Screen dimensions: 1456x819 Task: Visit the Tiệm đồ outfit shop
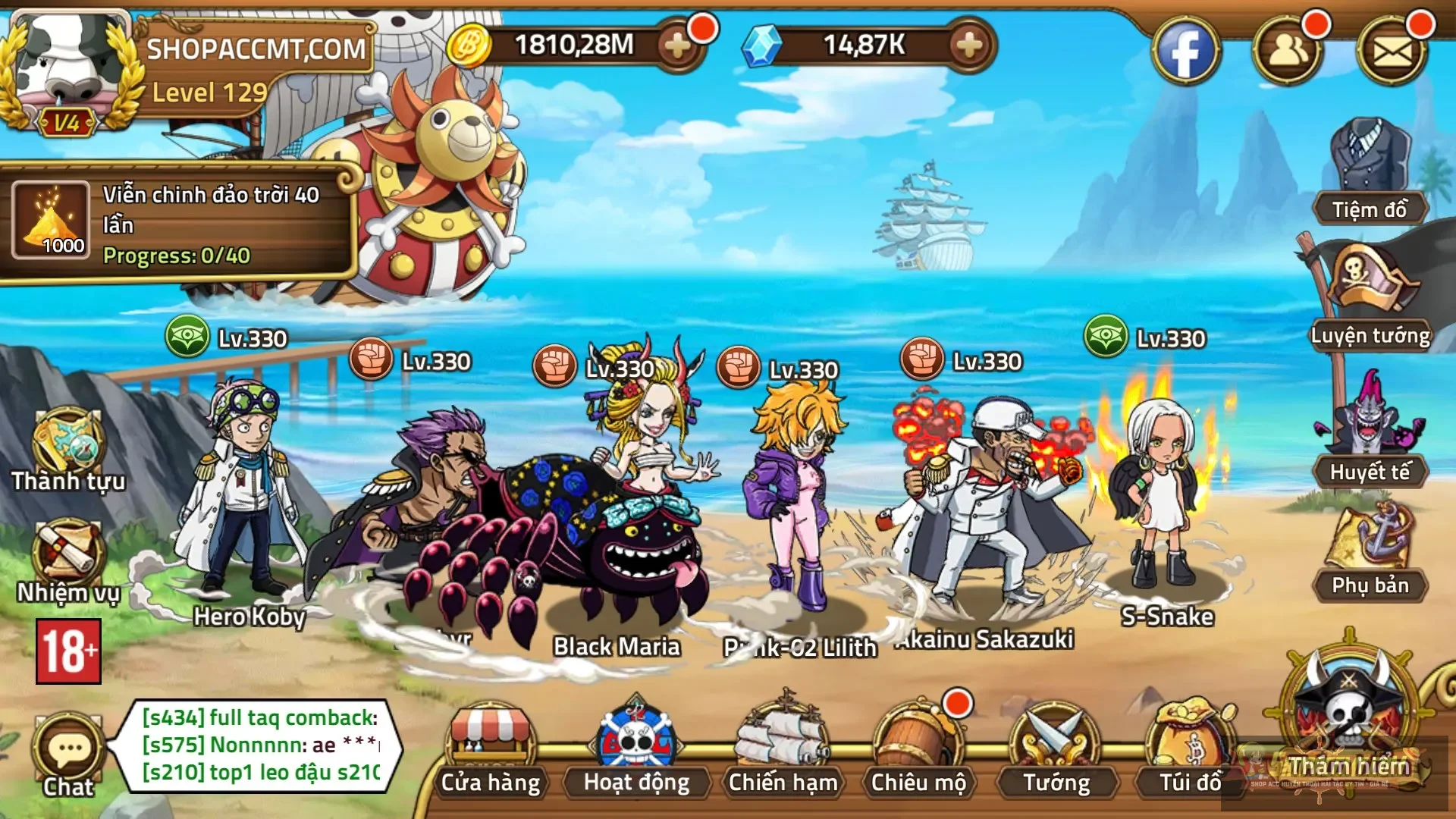pyautogui.click(x=1370, y=171)
